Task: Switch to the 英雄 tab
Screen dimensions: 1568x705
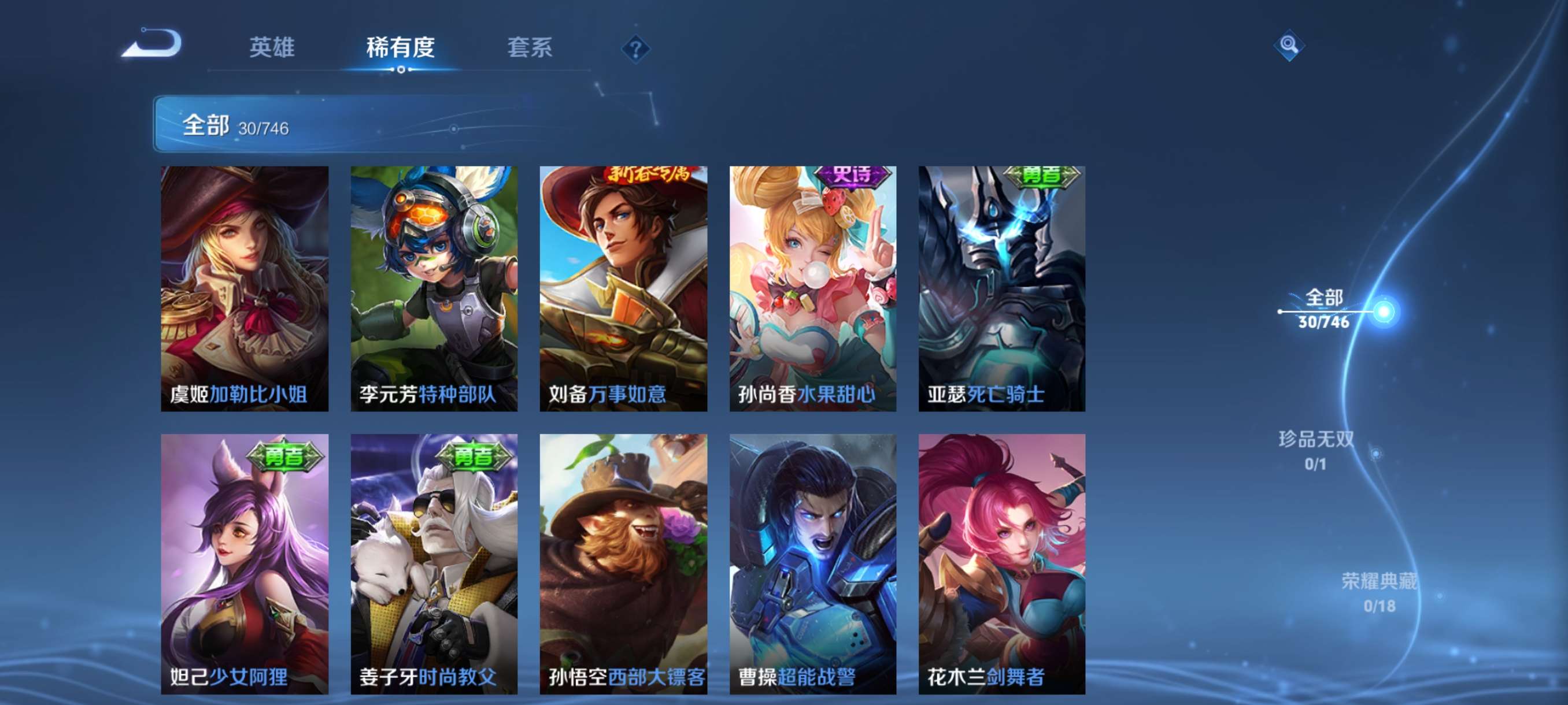Action: 272,49
